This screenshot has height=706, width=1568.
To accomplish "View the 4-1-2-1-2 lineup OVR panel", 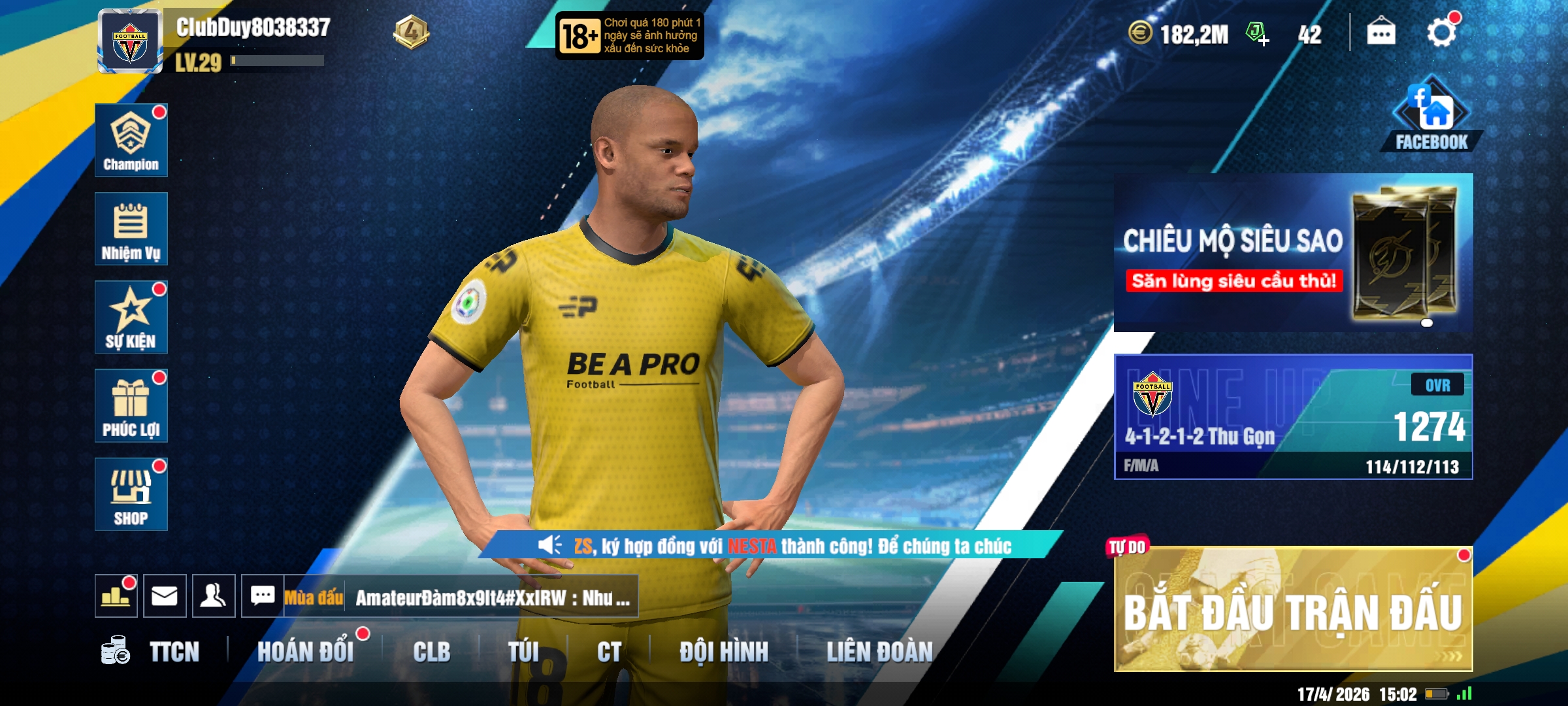I will [1292, 417].
